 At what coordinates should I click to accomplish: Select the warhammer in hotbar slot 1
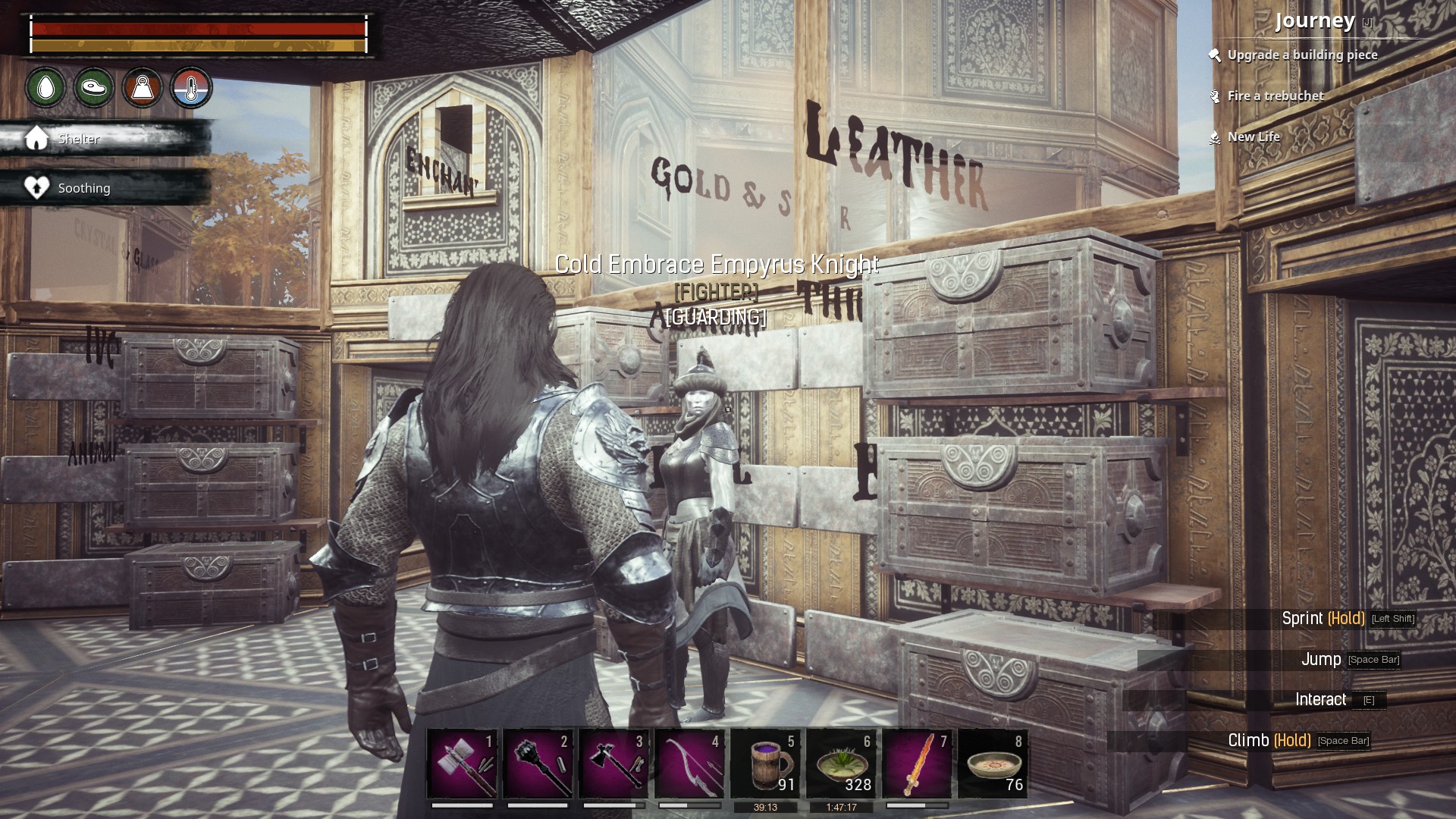(463, 764)
